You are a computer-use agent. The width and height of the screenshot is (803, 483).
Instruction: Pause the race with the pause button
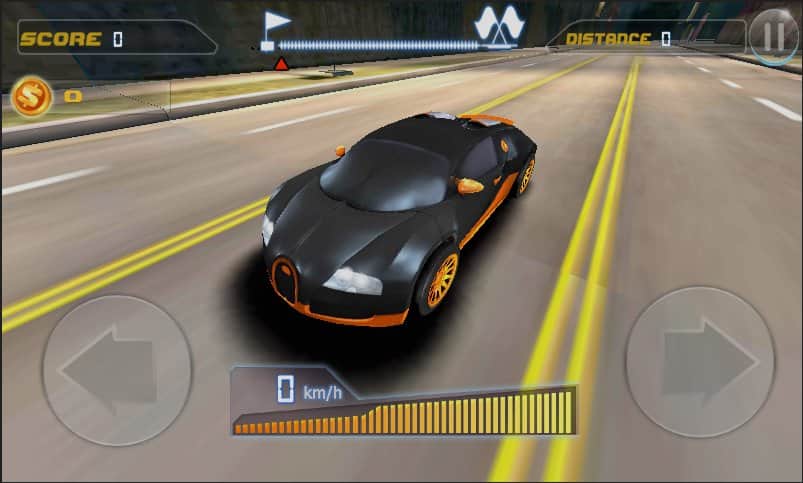click(x=773, y=38)
